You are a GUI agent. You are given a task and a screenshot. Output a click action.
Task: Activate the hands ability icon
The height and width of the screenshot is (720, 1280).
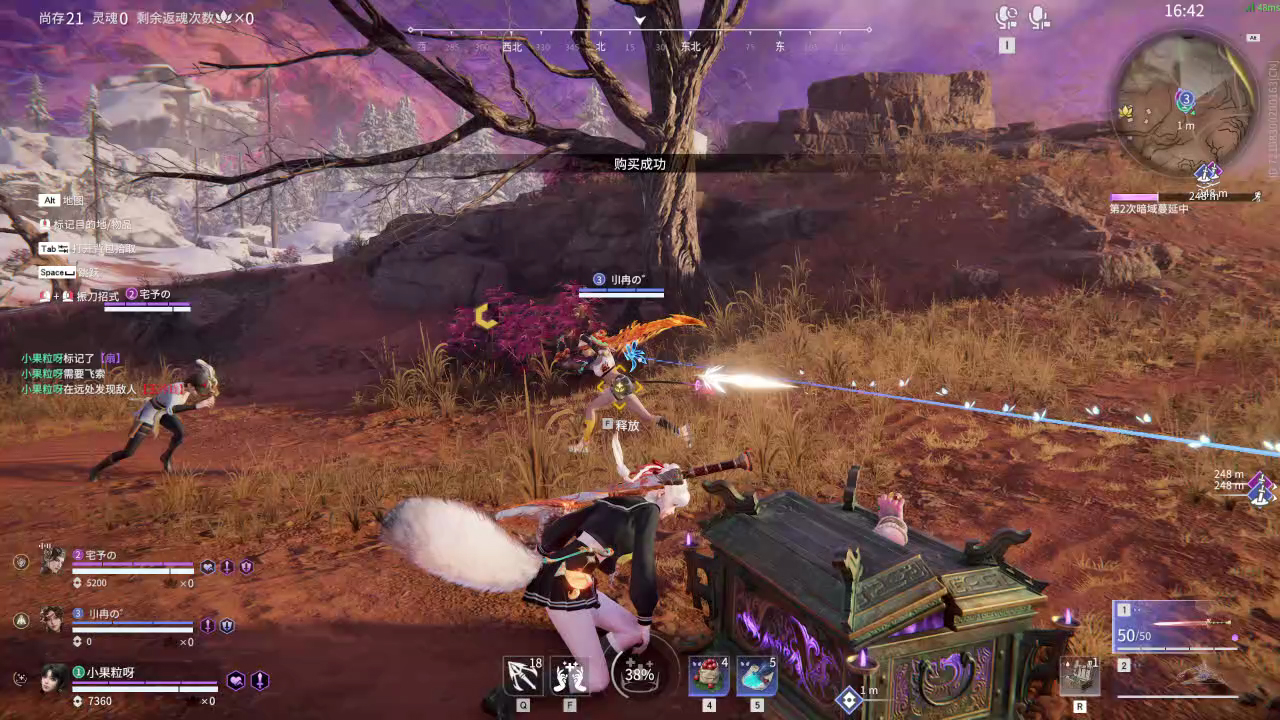tap(570, 676)
